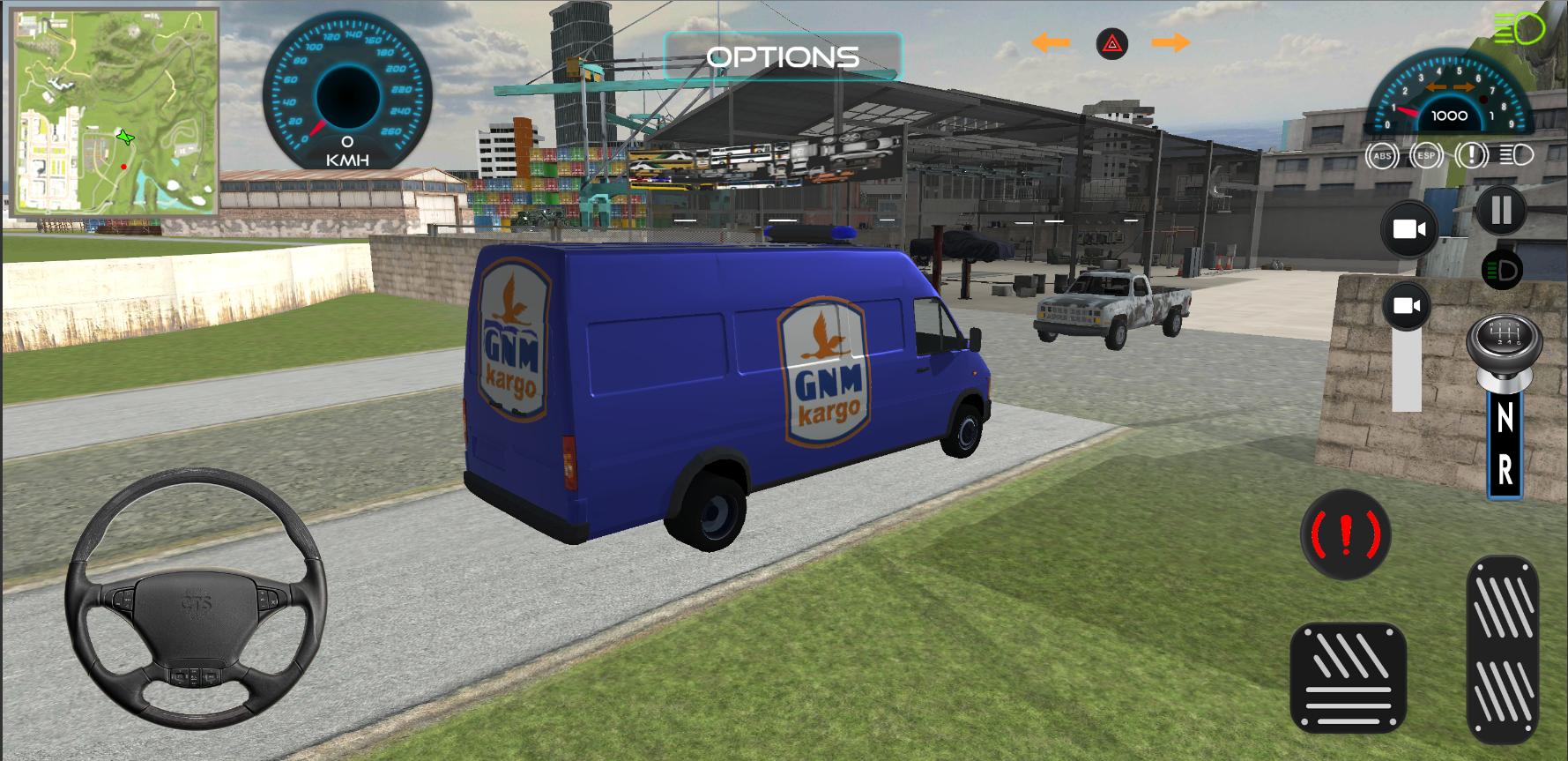Click the gear shift knob
1568x761 pixels.
[1504, 342]
